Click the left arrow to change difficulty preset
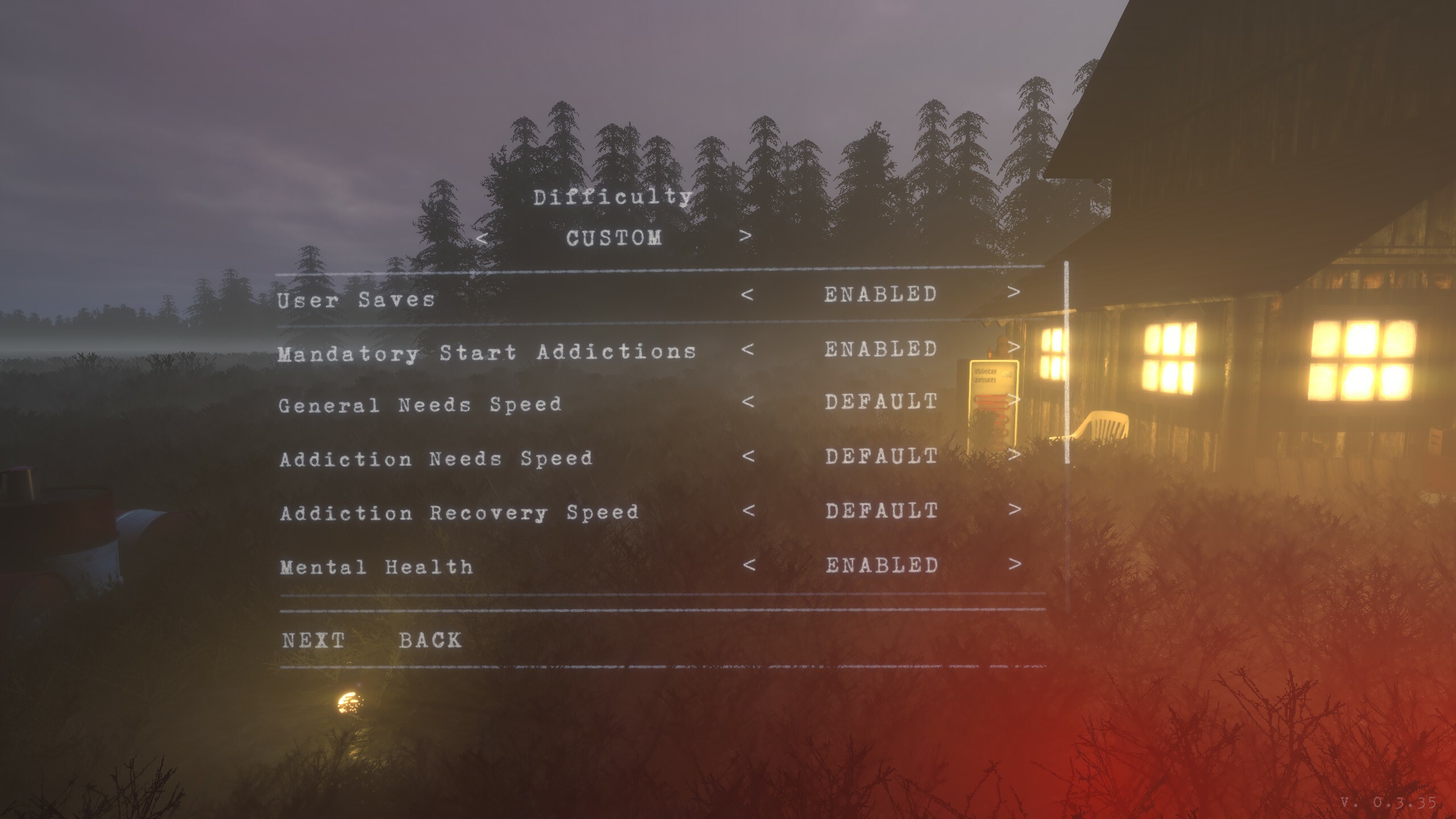 [482, 239]
